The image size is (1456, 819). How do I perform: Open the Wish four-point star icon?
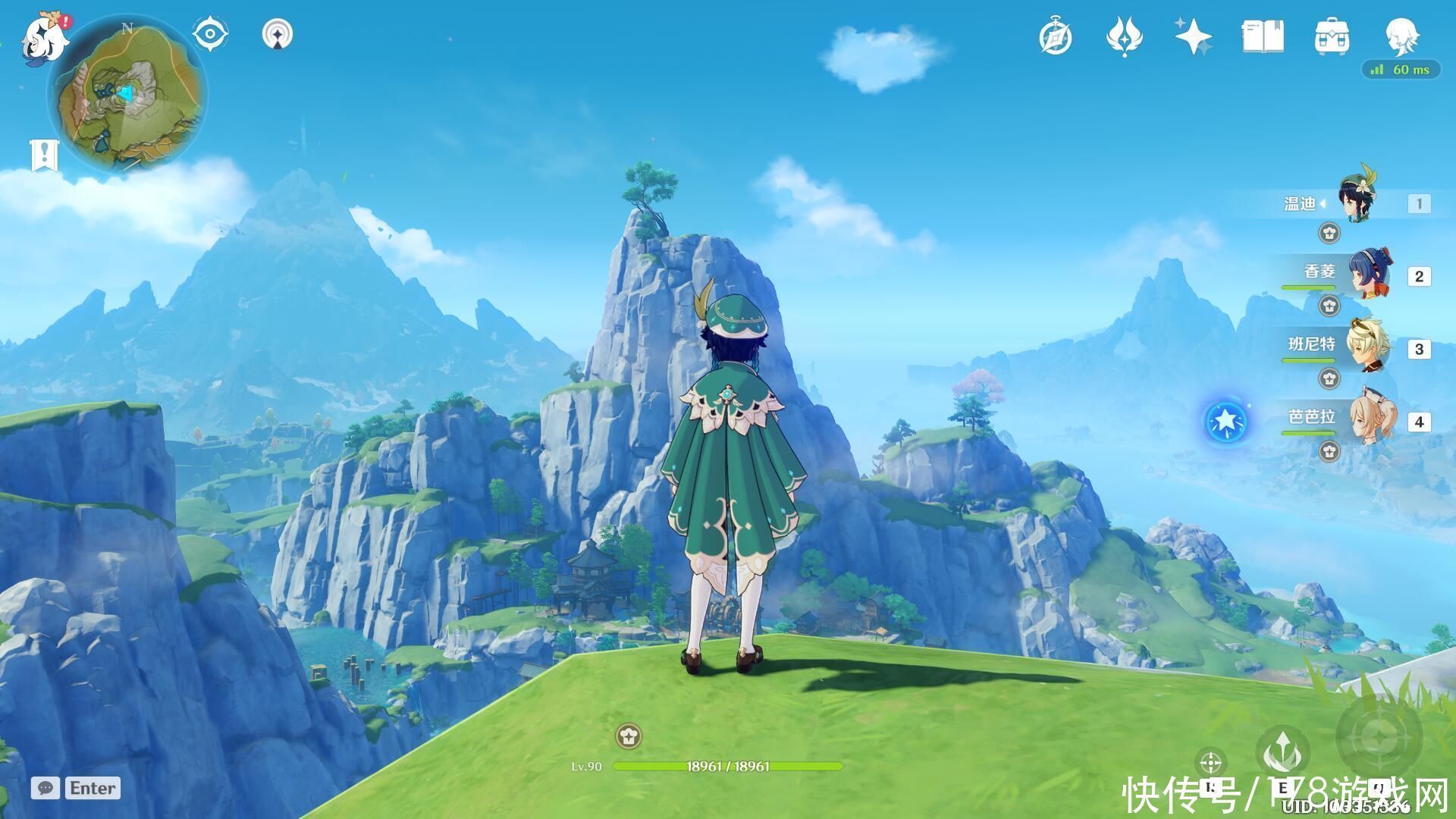pyautogui.click(x=1193, y=36)
